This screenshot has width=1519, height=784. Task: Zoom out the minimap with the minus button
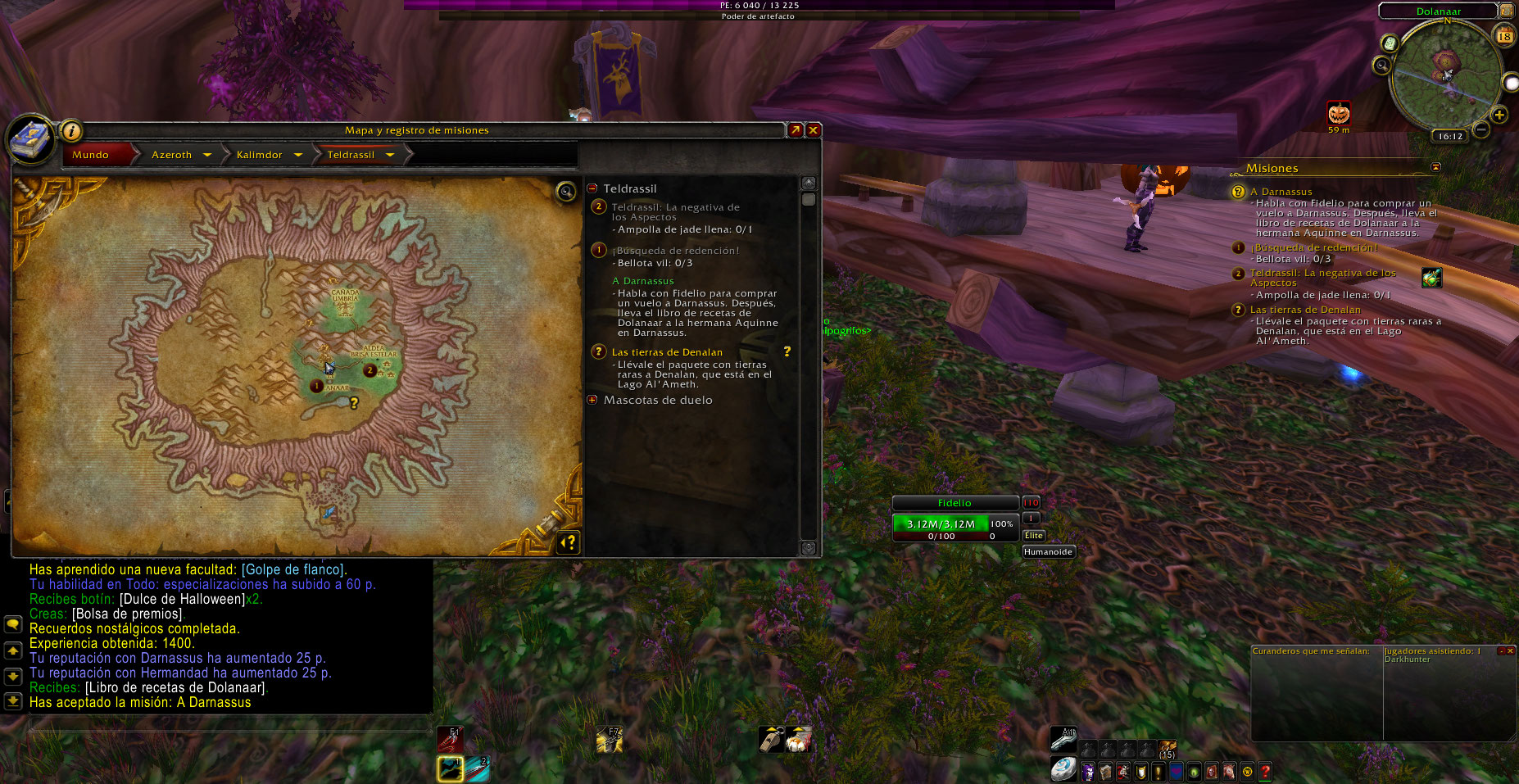point(1481,129)
